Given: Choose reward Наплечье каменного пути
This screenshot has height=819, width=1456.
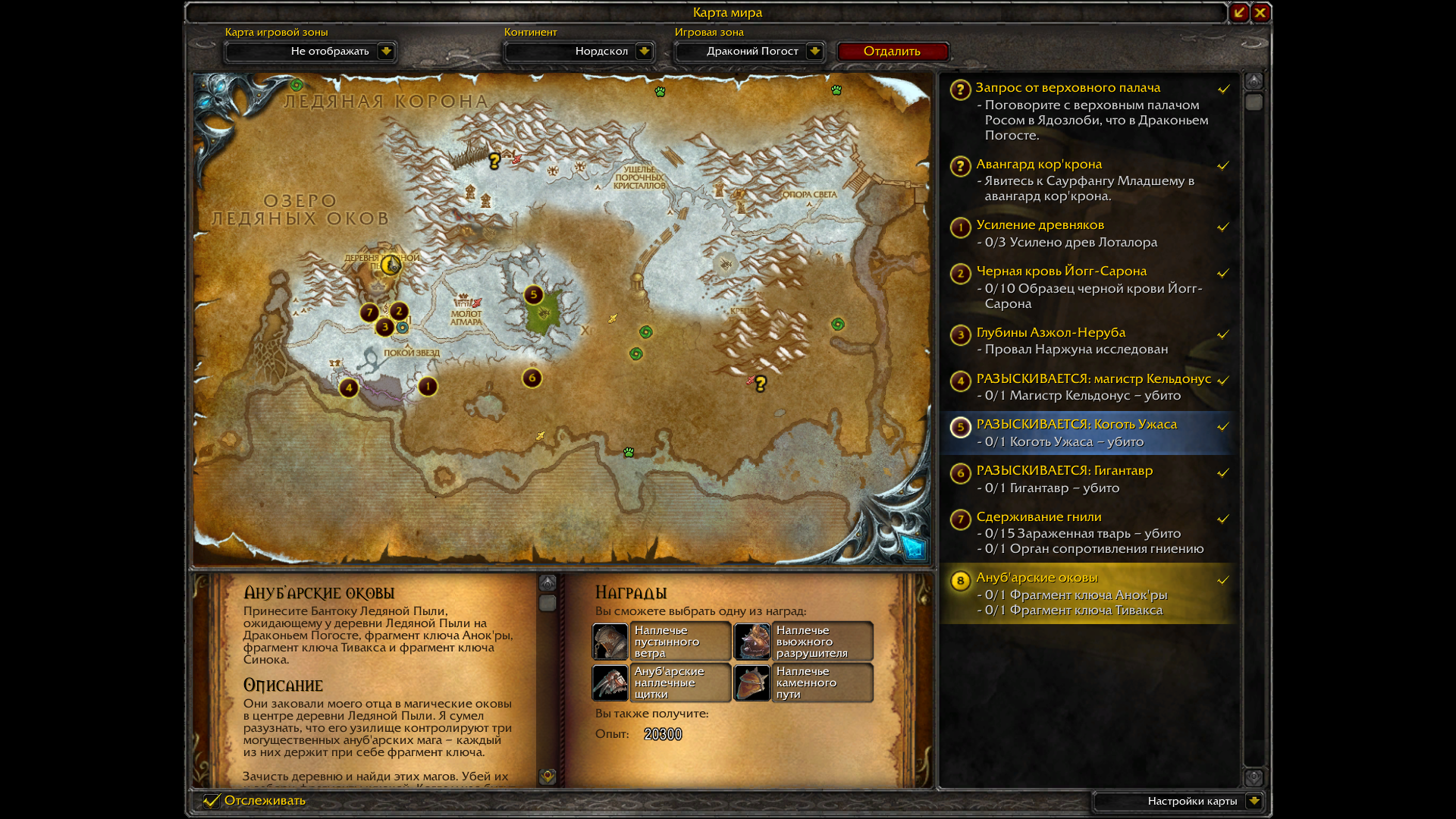Looking at the screenshot, I should pos(803,682).
